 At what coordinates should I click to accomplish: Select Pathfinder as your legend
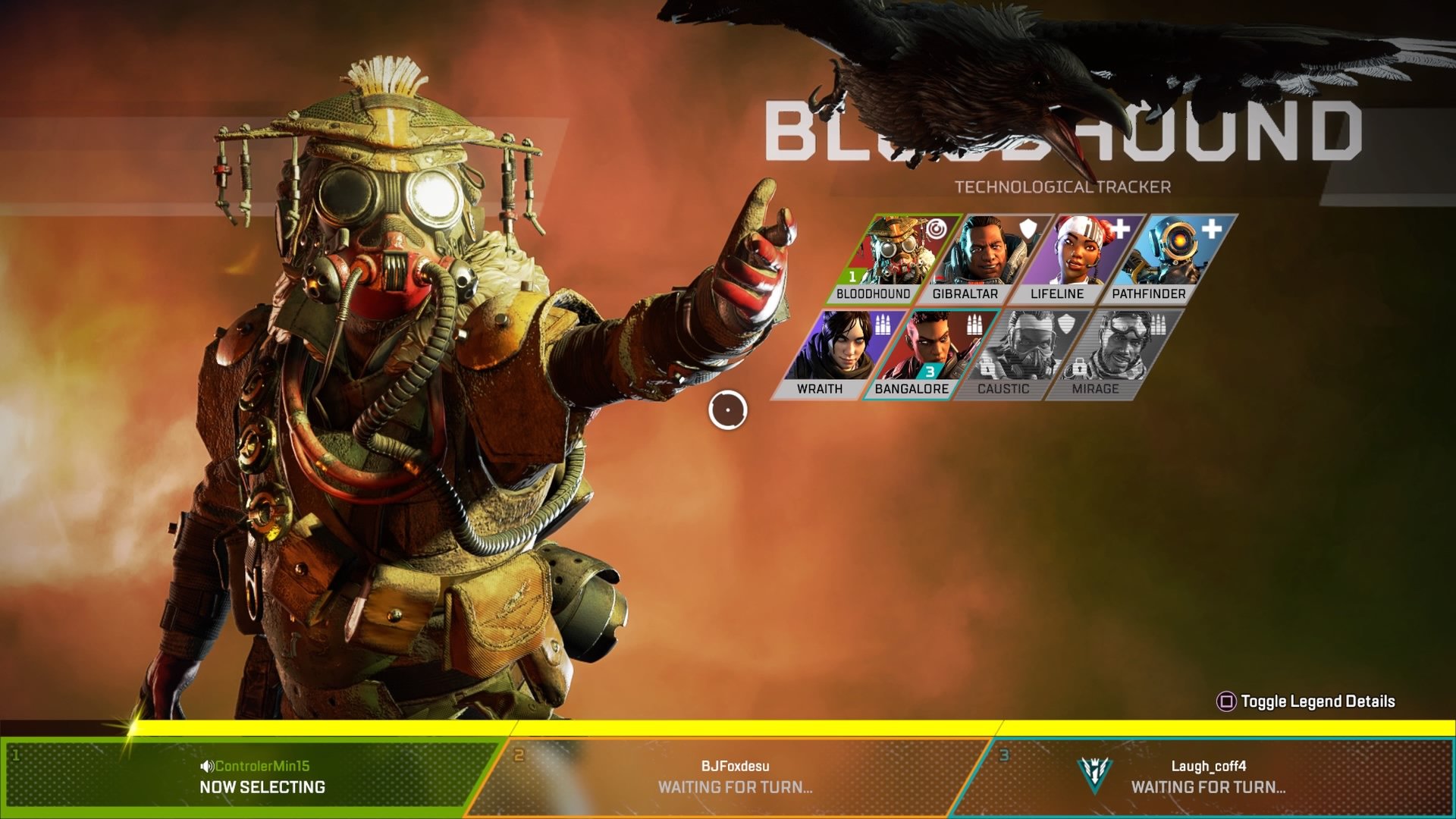coord(1164,259)
